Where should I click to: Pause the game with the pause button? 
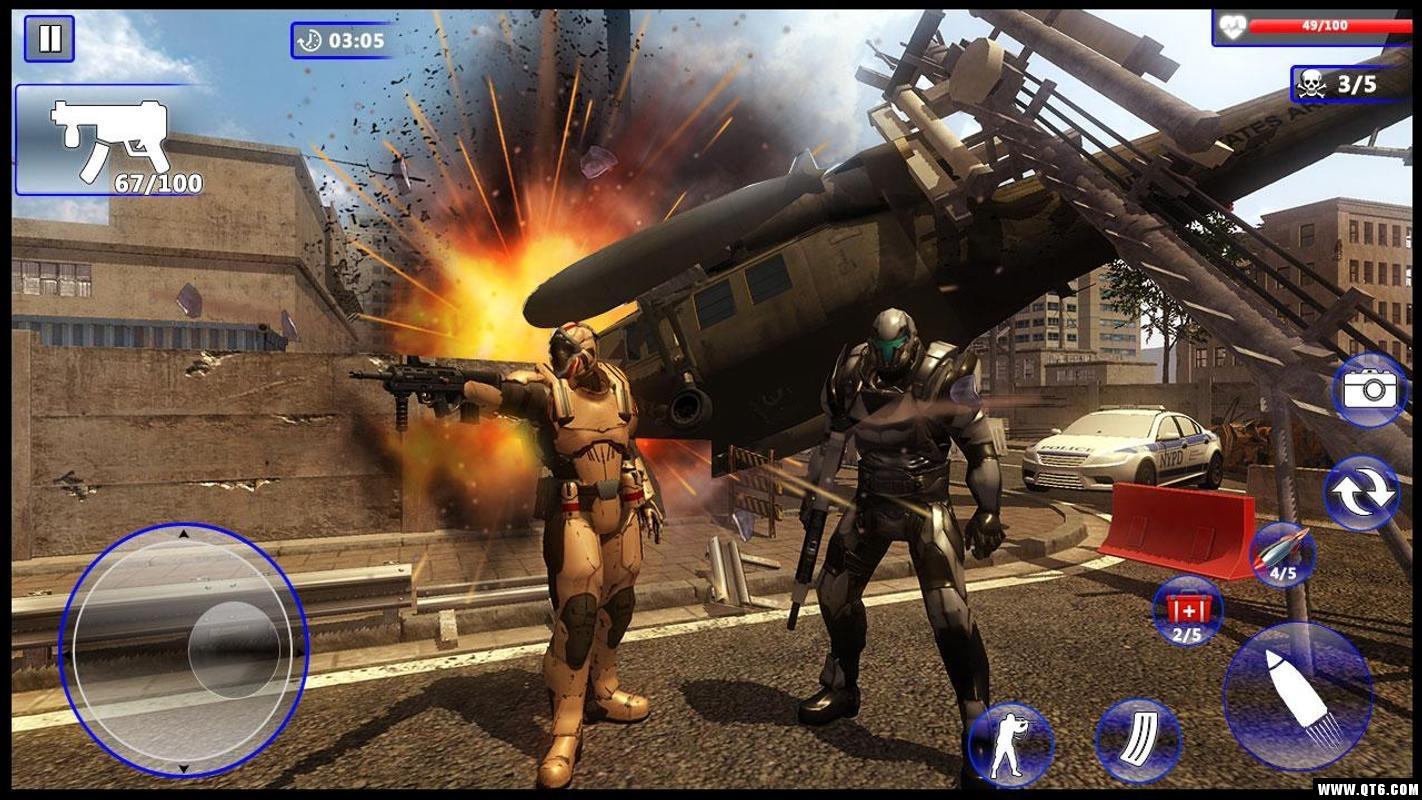49,39
